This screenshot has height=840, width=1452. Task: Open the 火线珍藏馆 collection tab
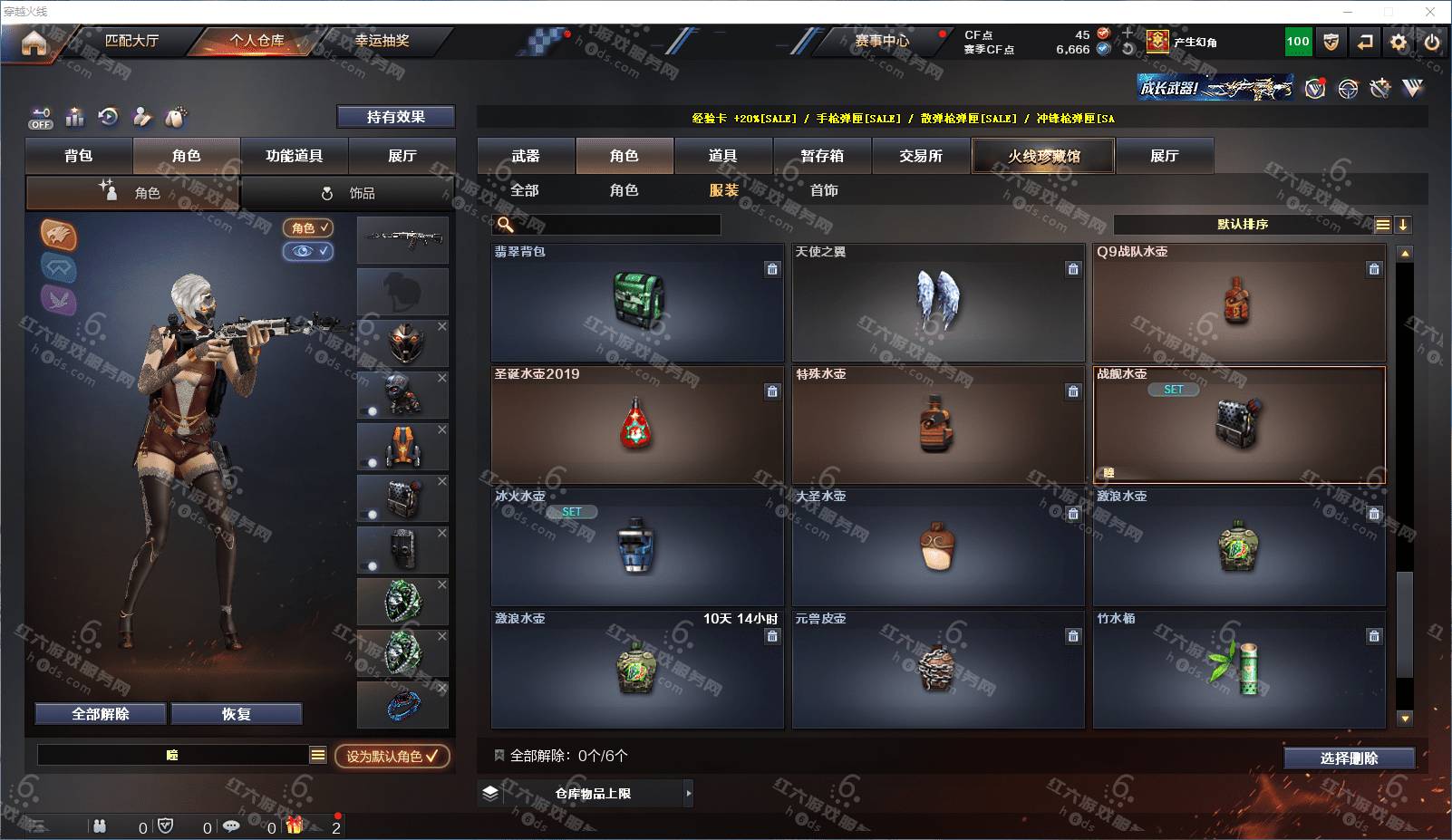(1043, 156)
